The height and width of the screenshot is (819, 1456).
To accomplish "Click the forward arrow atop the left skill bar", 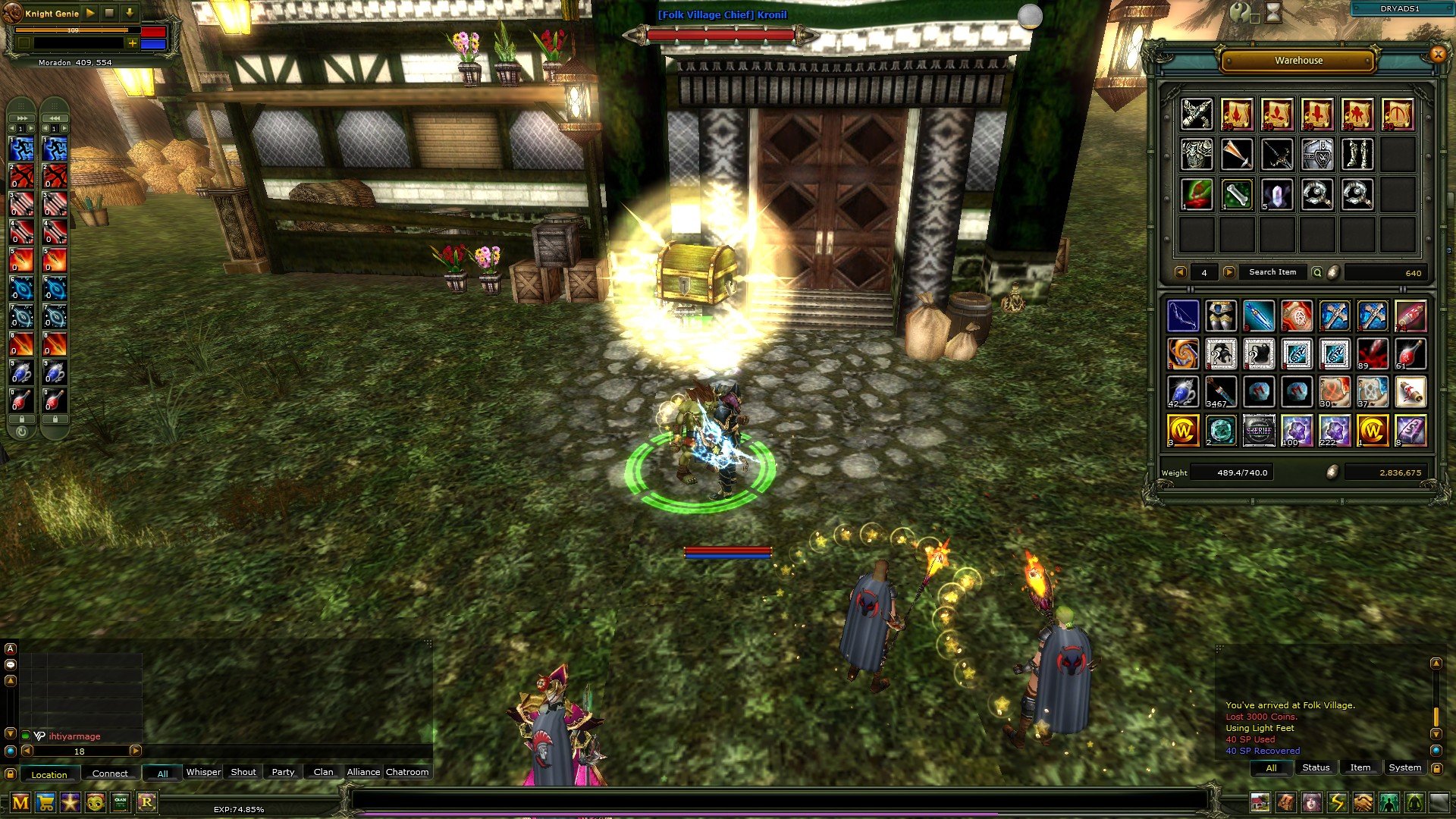I will (21, 118).
